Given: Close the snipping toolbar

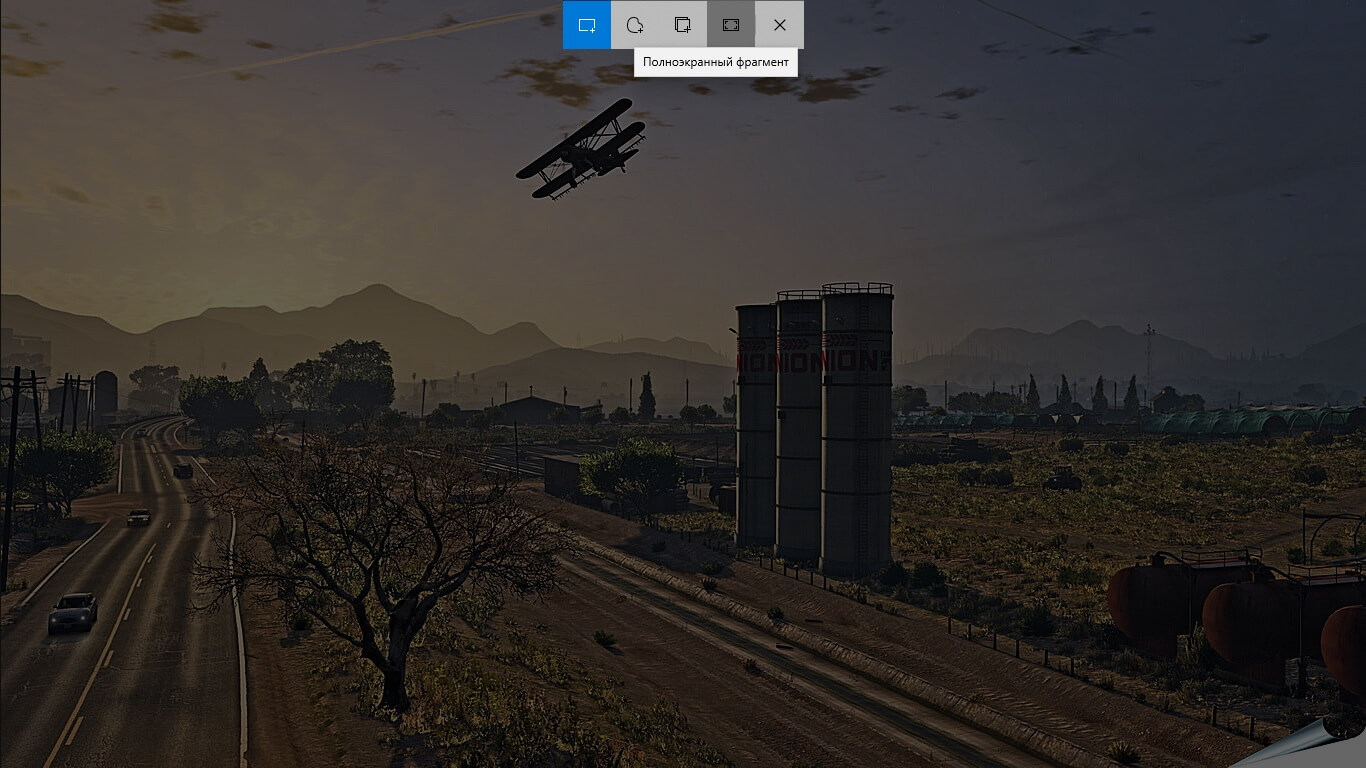Looking at the screenshot, I should 779,25.
